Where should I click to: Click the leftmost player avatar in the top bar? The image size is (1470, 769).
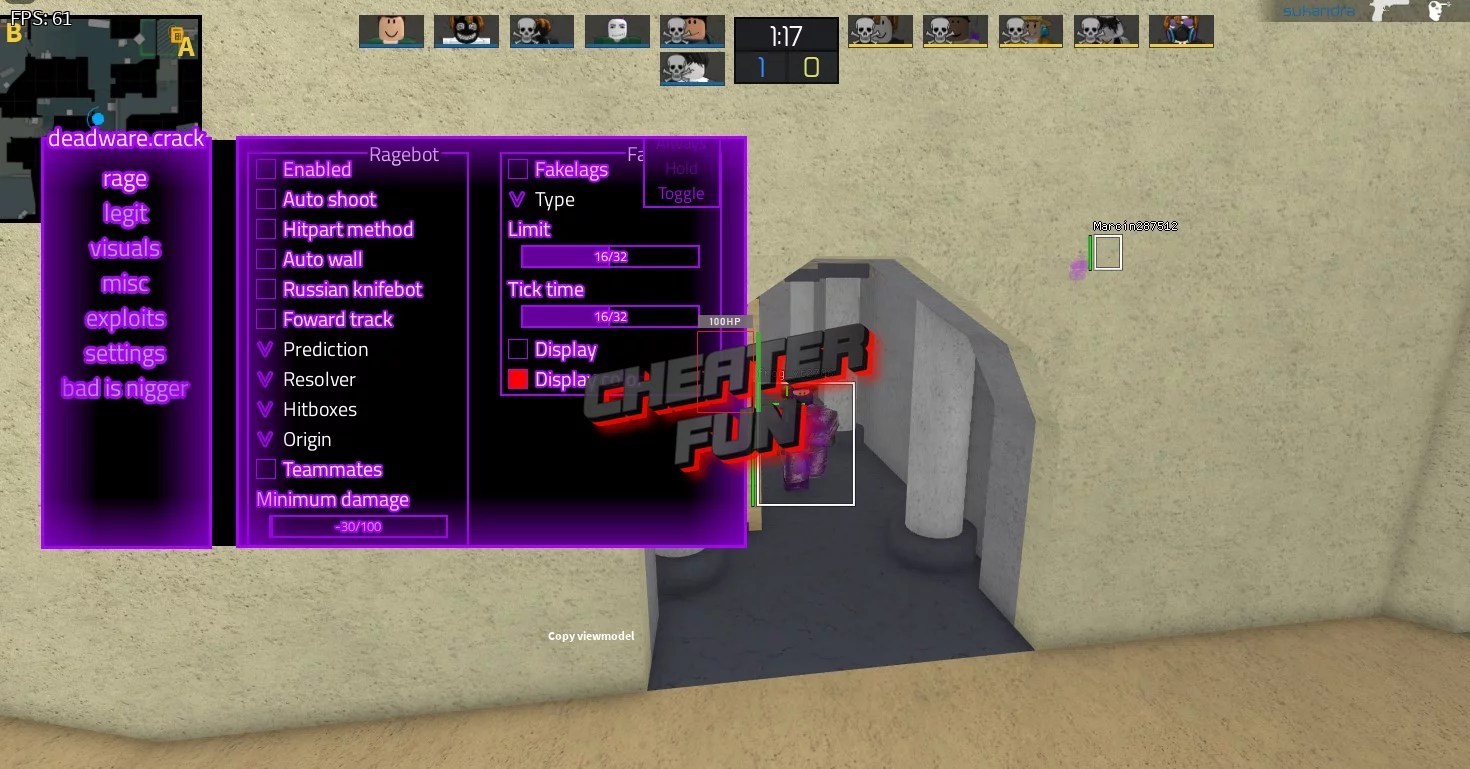pyautogui.click(x=391, y=30)
